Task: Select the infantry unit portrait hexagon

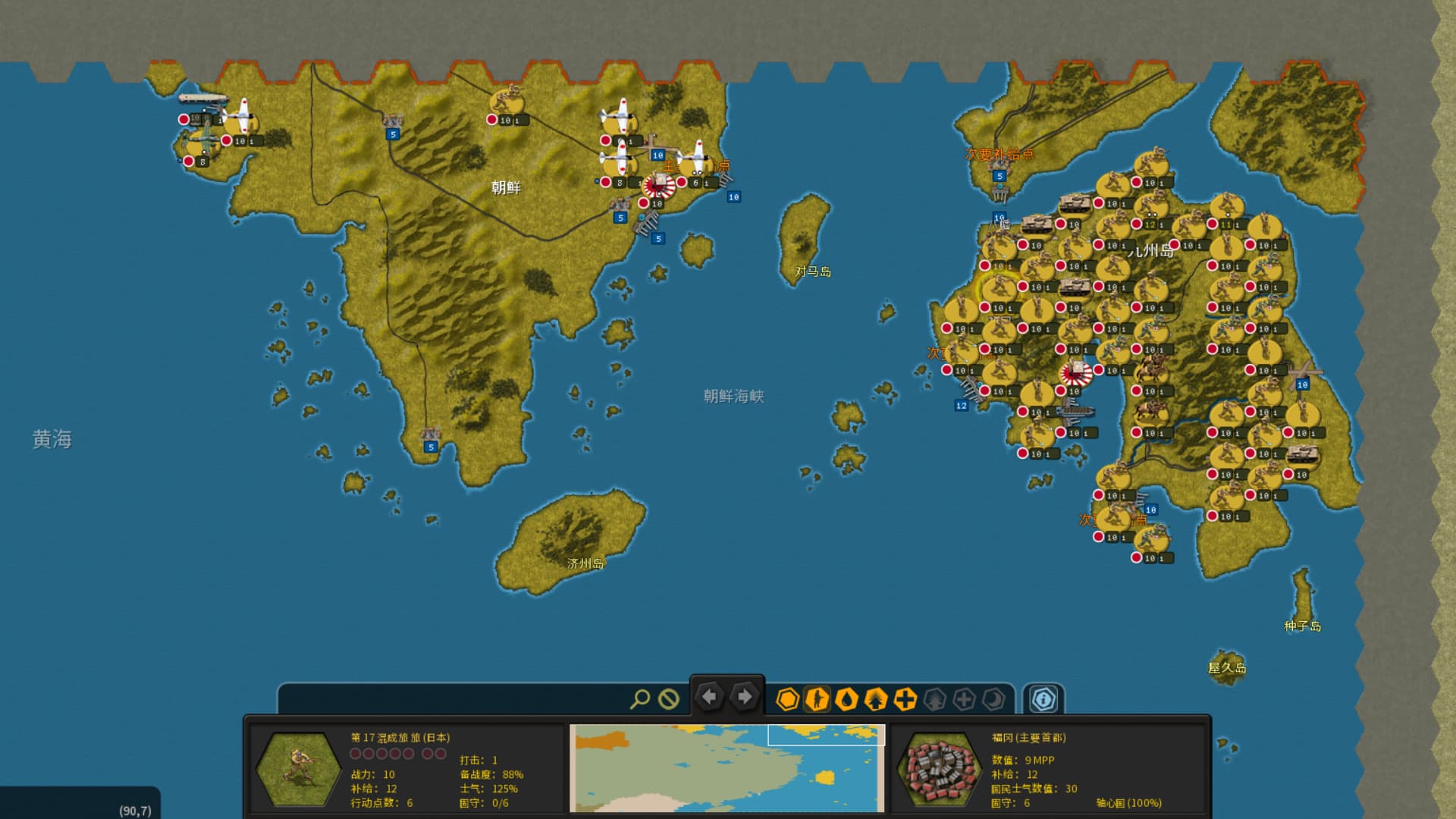Action: click(299, 769)
